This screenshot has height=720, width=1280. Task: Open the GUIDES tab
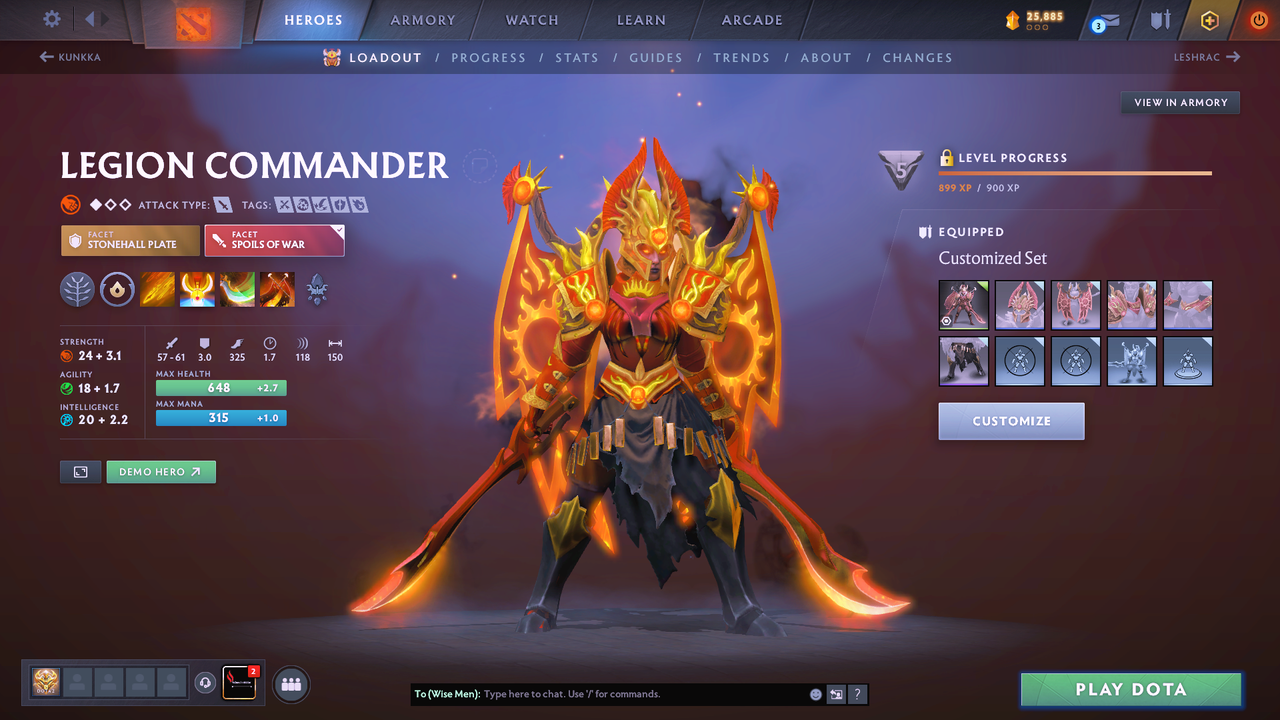tap(656, 57)
